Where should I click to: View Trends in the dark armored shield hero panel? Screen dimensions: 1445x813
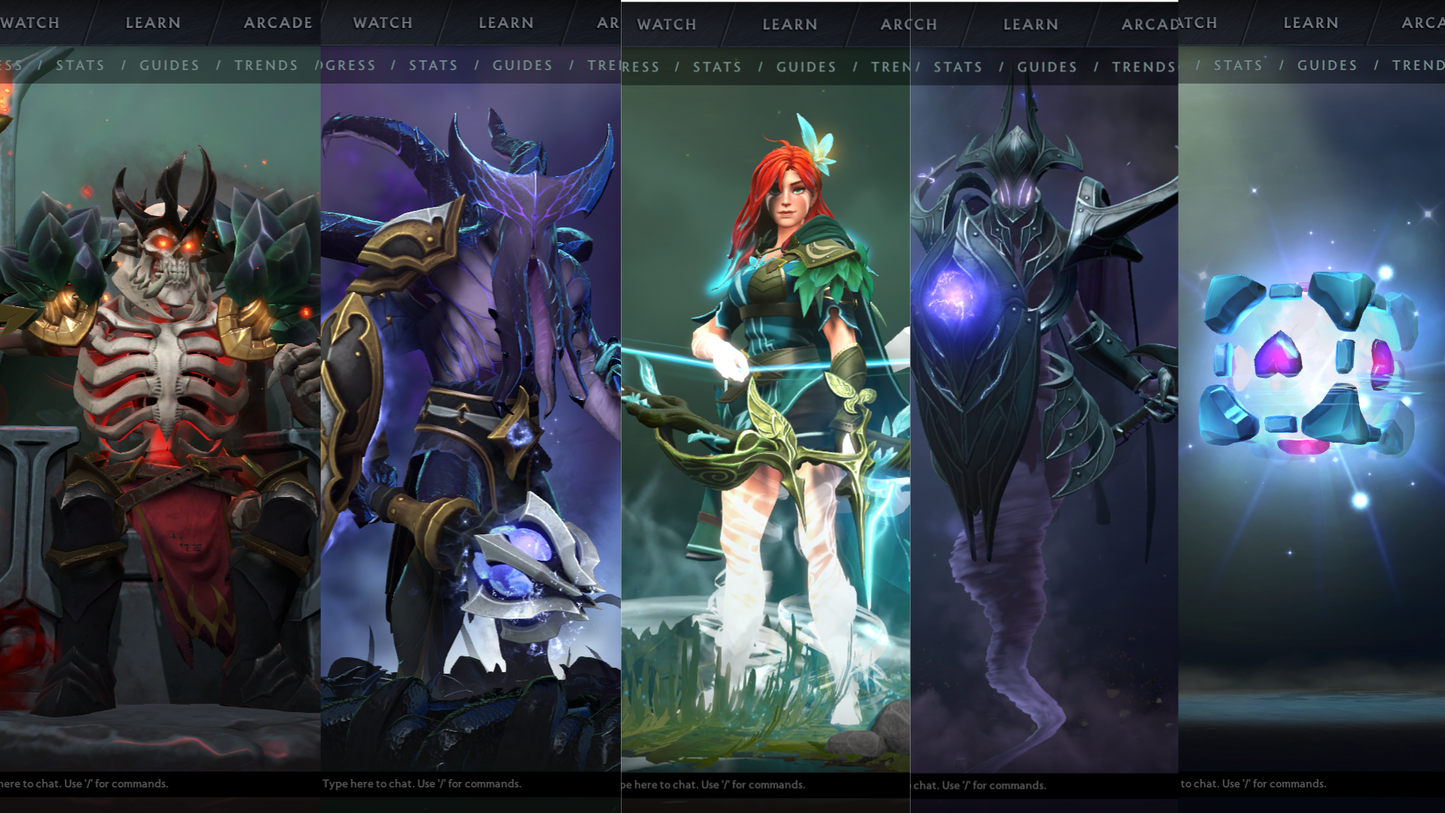1143,67
